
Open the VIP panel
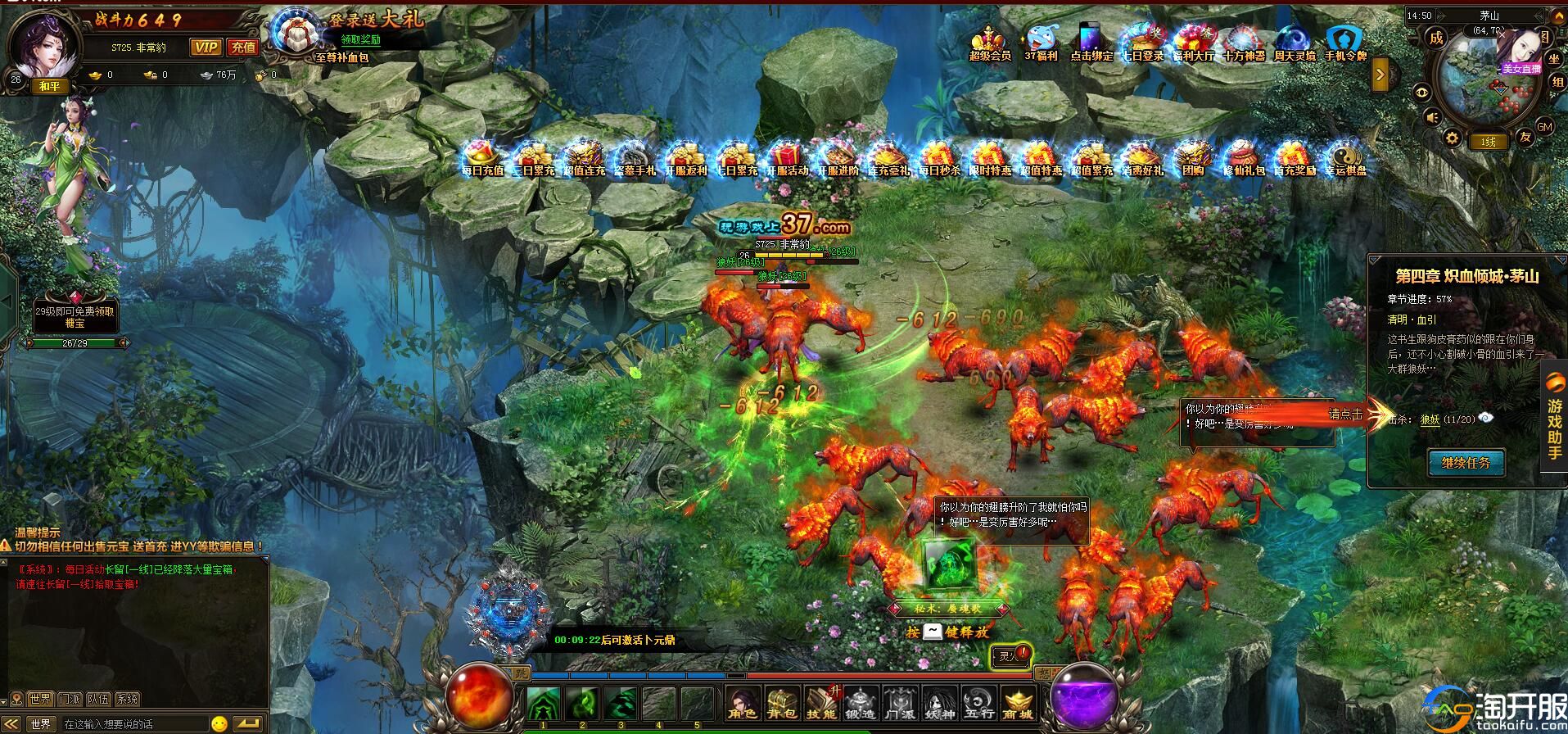pos(205,48)
